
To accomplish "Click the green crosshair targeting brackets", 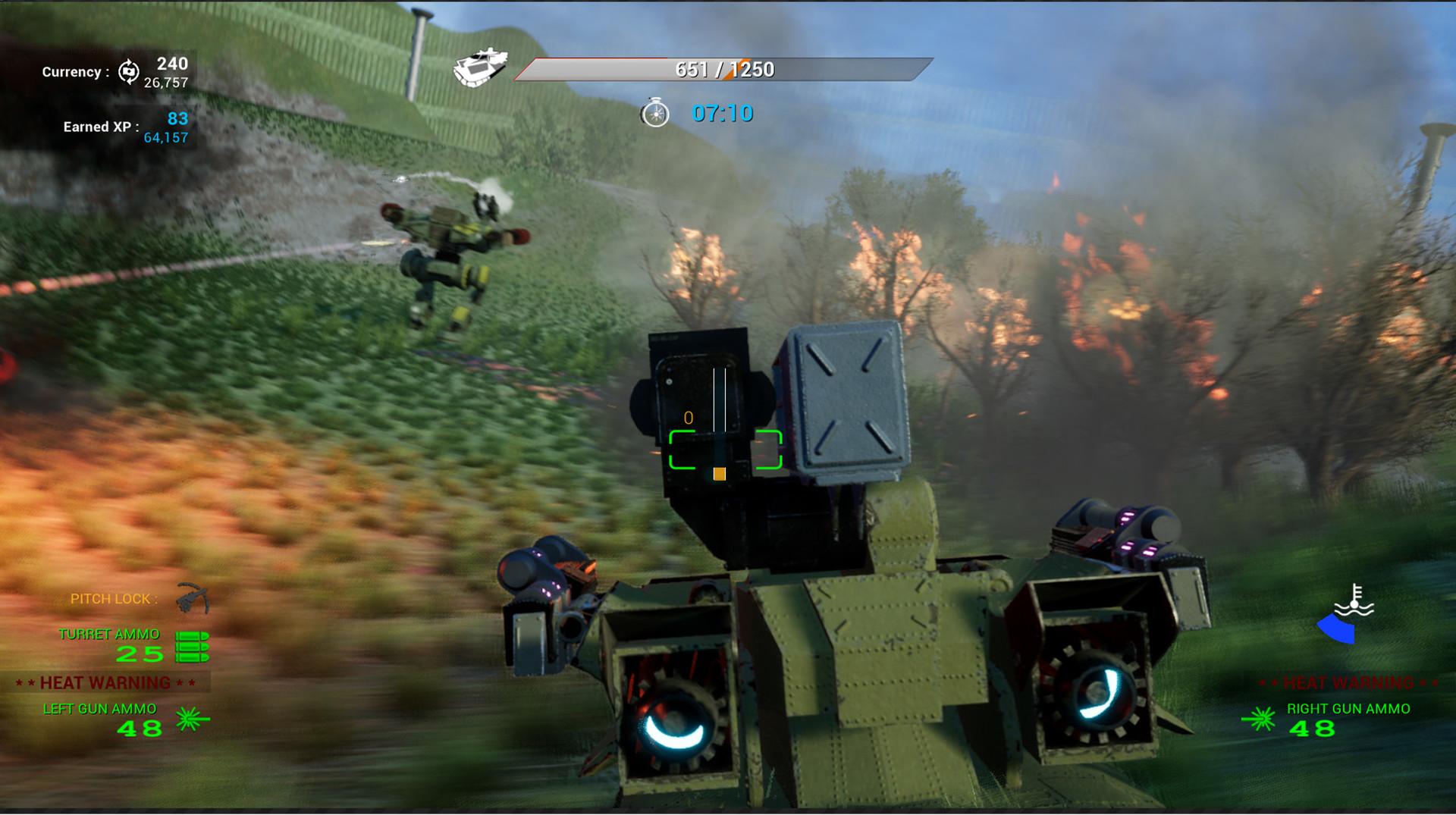I will pos(726,450).
